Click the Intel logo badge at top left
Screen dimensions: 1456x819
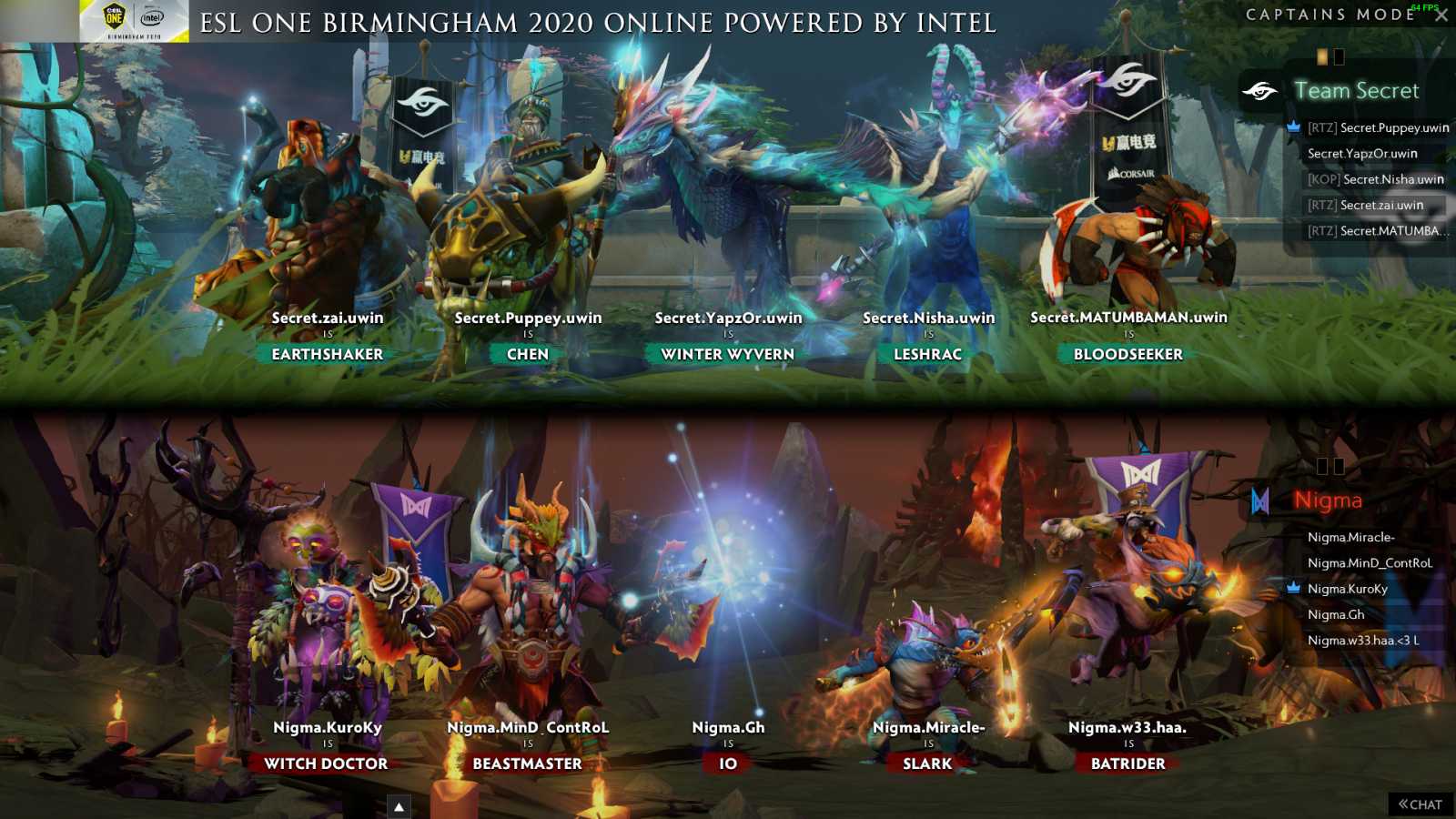(x=151, y=16)
